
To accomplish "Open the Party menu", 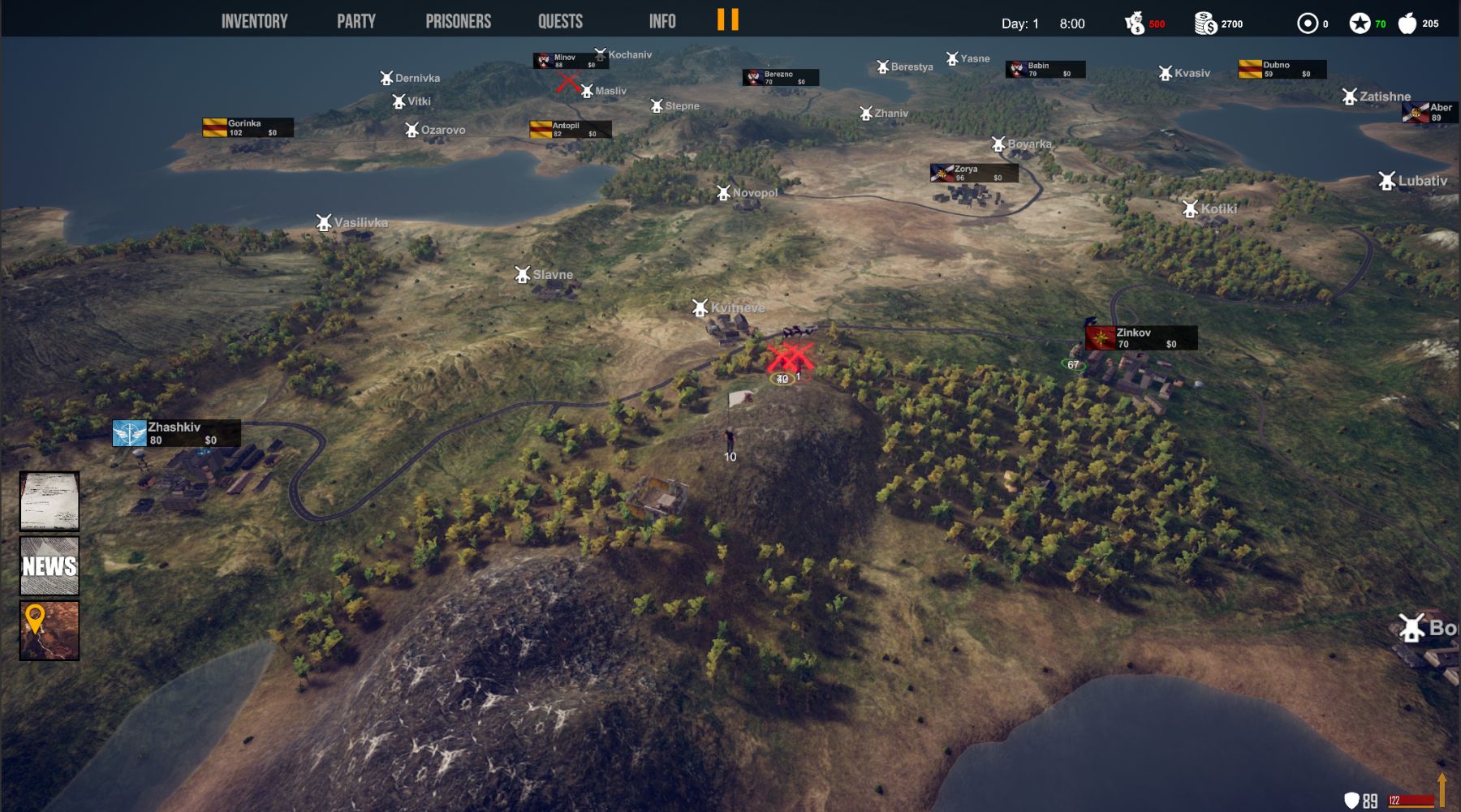I will pyautogui.click(x=356, y=21).
